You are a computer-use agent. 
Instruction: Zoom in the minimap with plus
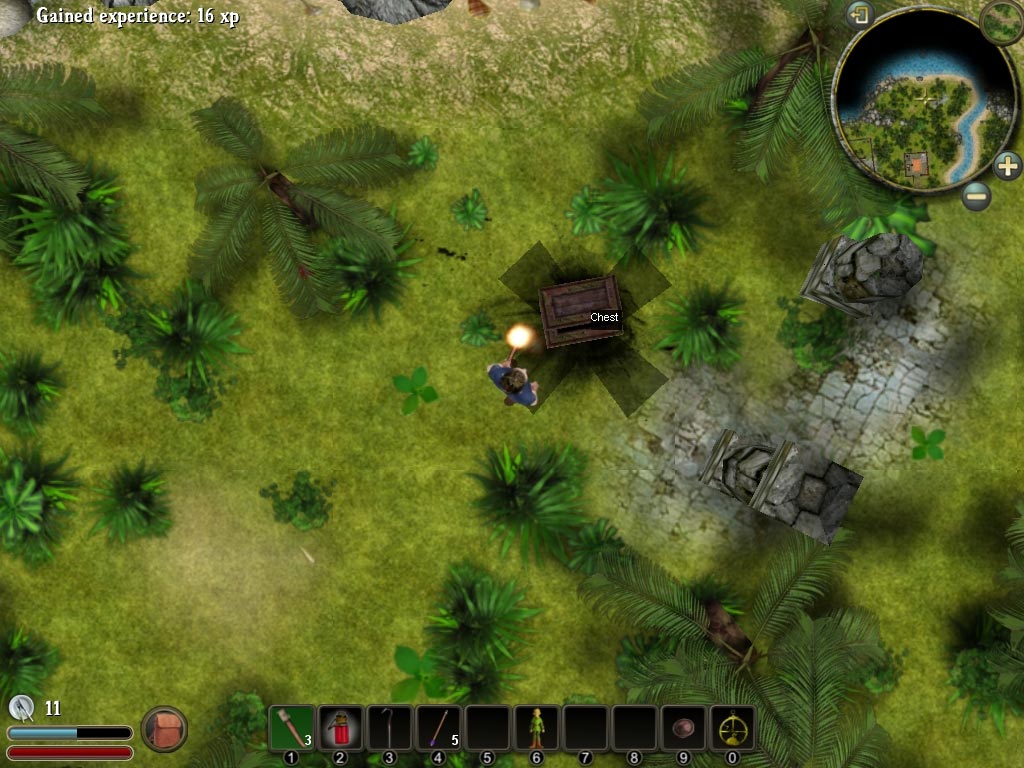click(x=1007, y=165)
